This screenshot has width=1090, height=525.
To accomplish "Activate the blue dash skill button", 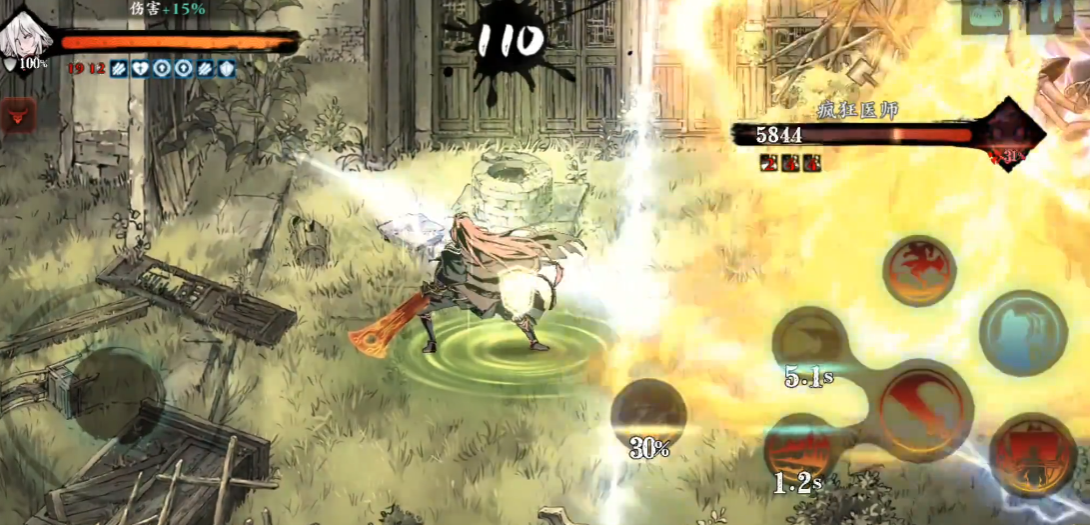I will [1023, 333].
